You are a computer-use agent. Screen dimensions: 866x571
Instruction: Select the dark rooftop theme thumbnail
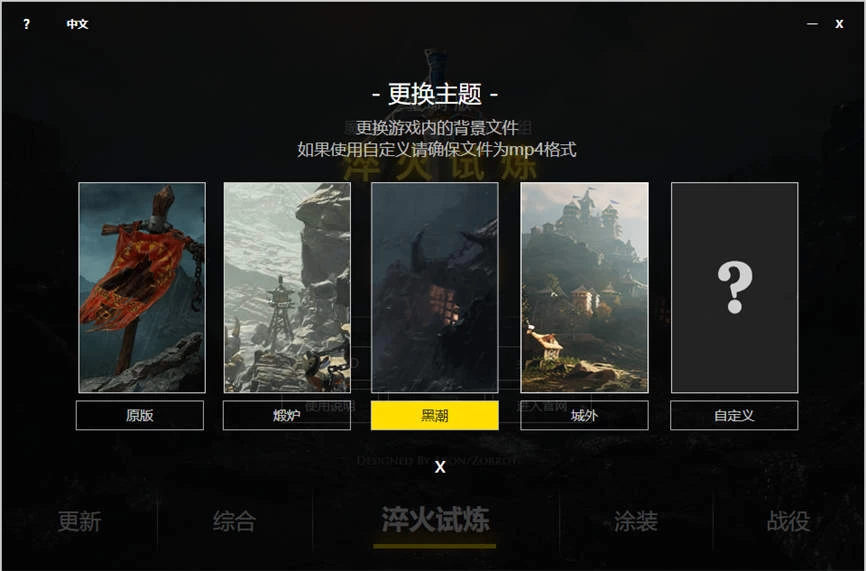click(434, 287)
